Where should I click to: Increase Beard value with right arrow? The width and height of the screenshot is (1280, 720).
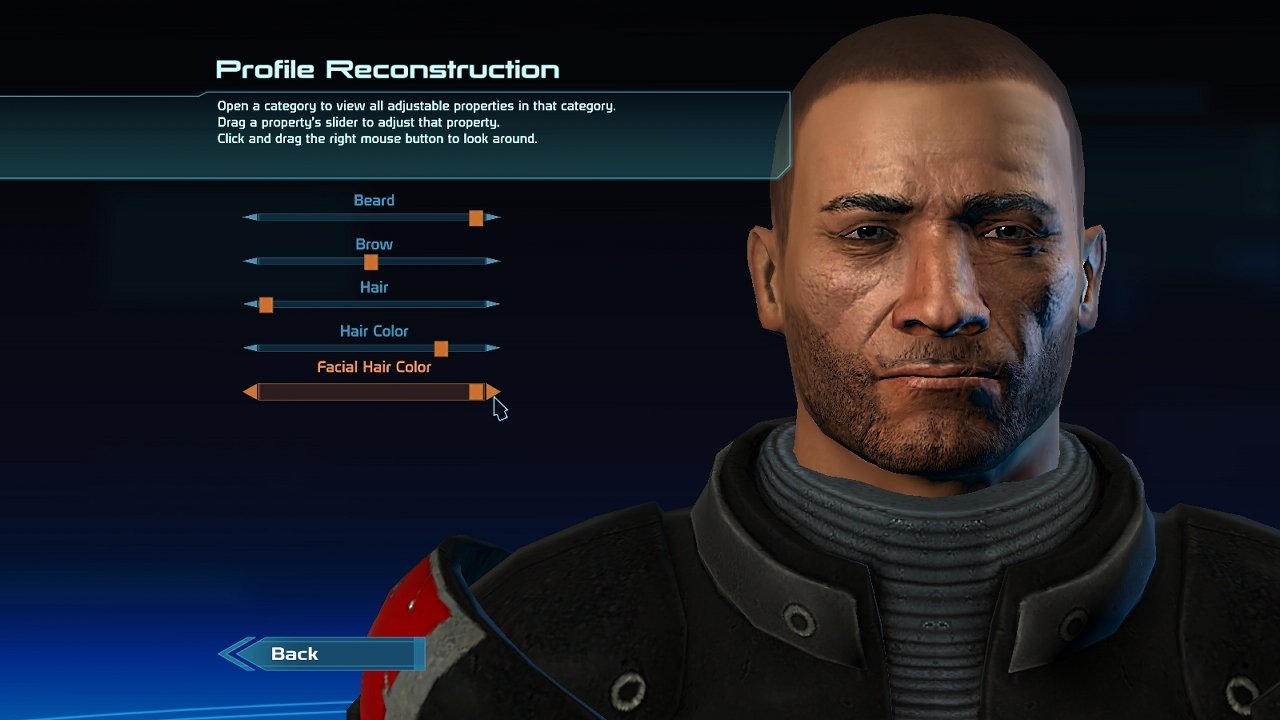pyautogui.click(x=492, y=218)
